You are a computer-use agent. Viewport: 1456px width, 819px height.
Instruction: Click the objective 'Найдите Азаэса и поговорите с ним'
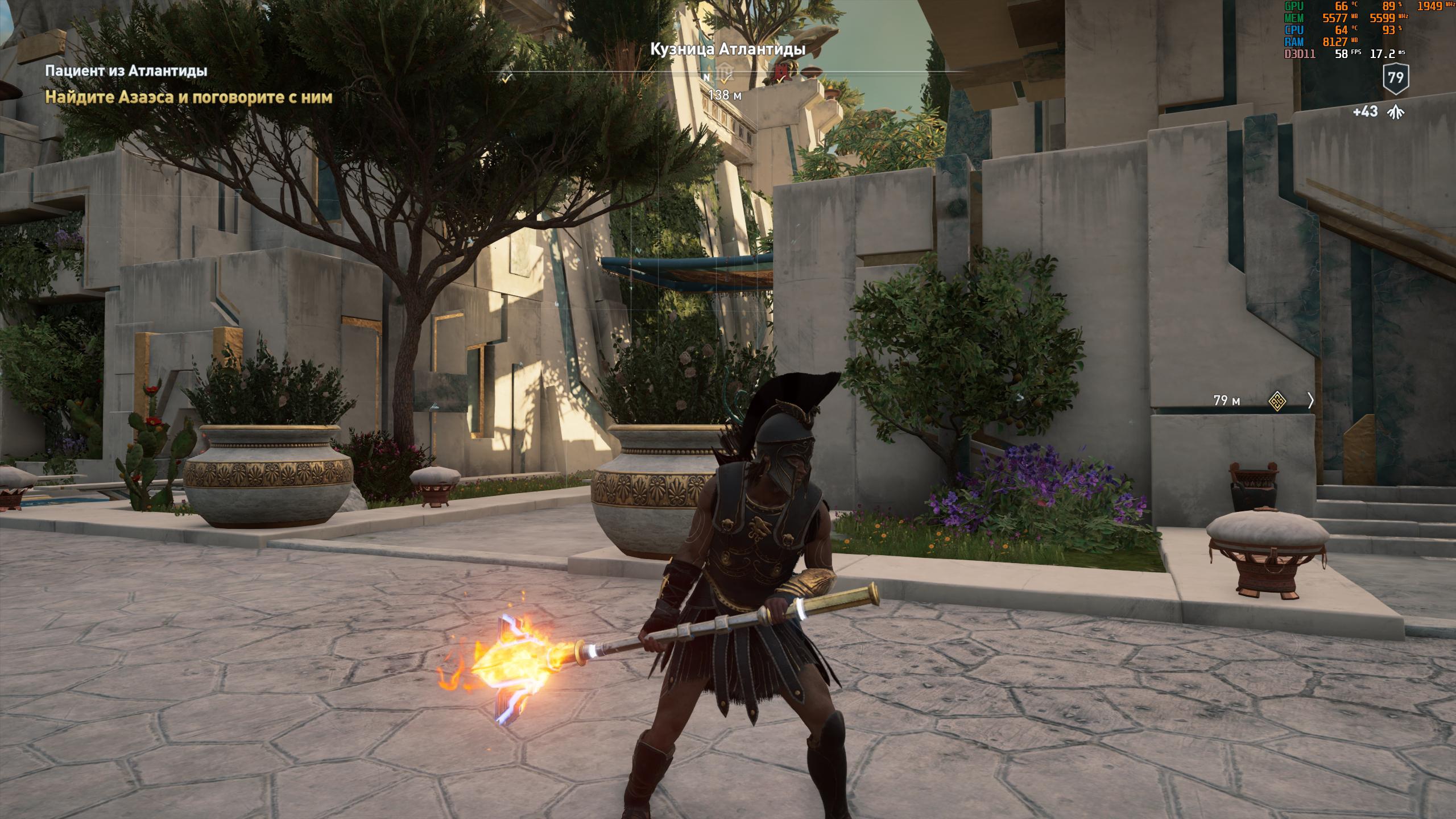(189, 97)
